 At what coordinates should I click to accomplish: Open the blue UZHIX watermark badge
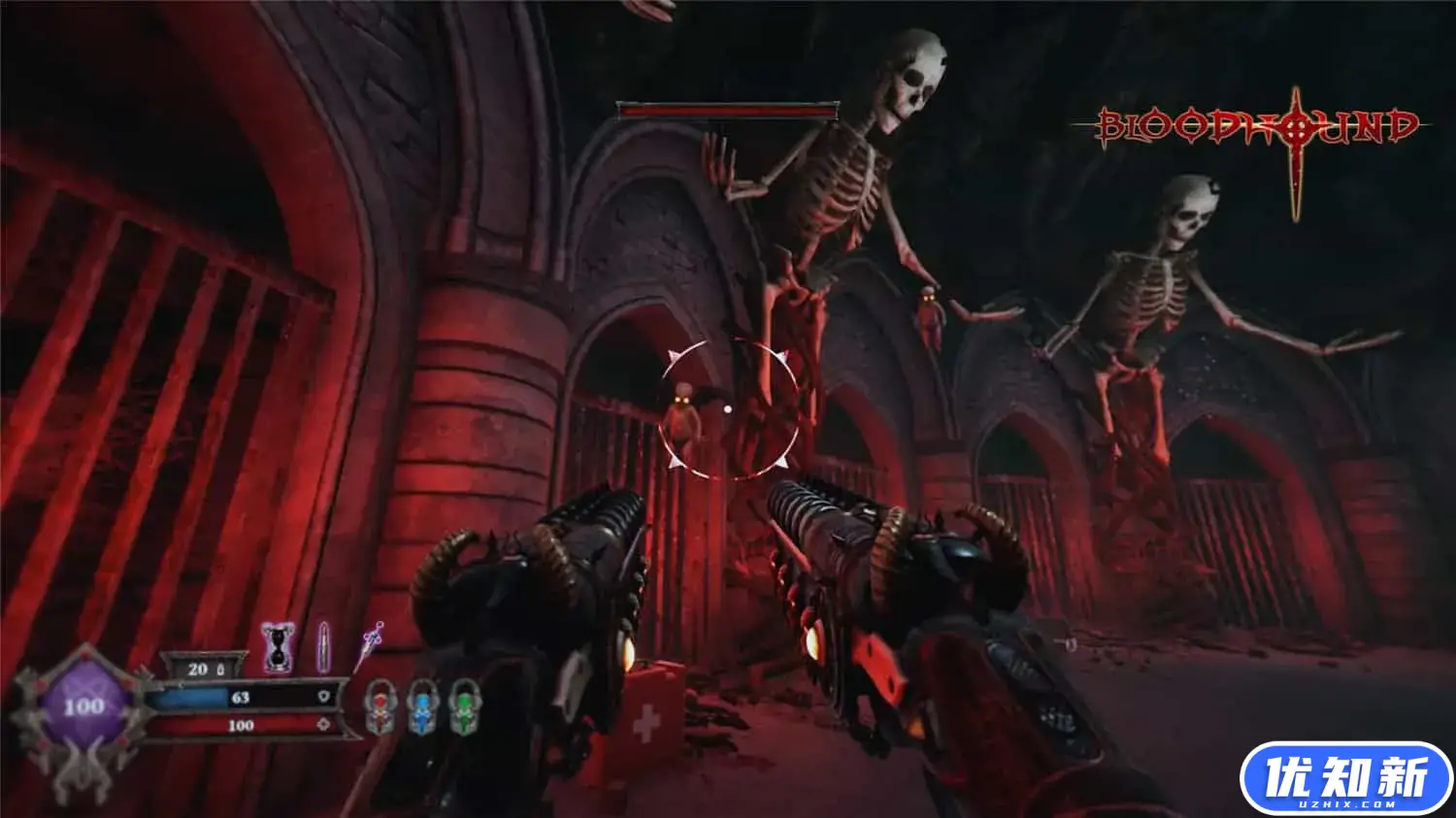1345,779
